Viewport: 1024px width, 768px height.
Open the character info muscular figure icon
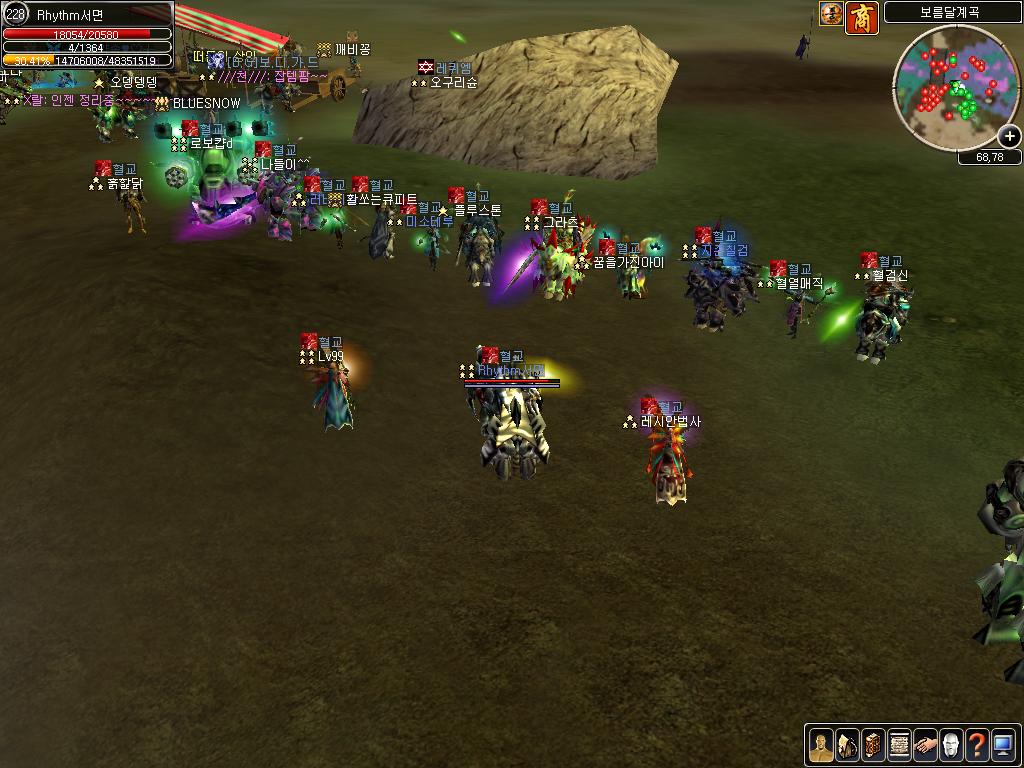821,745
